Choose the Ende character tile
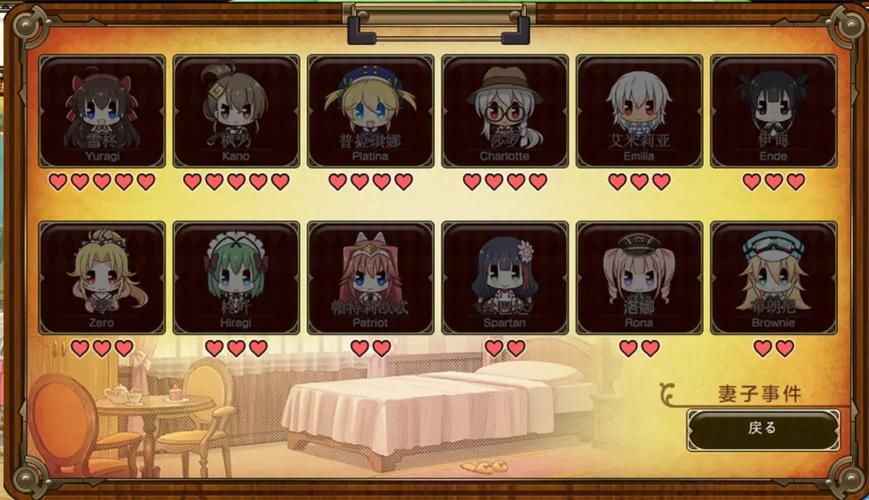The width and height of the screenshot is (869, 500). click(x=773, y=111)
